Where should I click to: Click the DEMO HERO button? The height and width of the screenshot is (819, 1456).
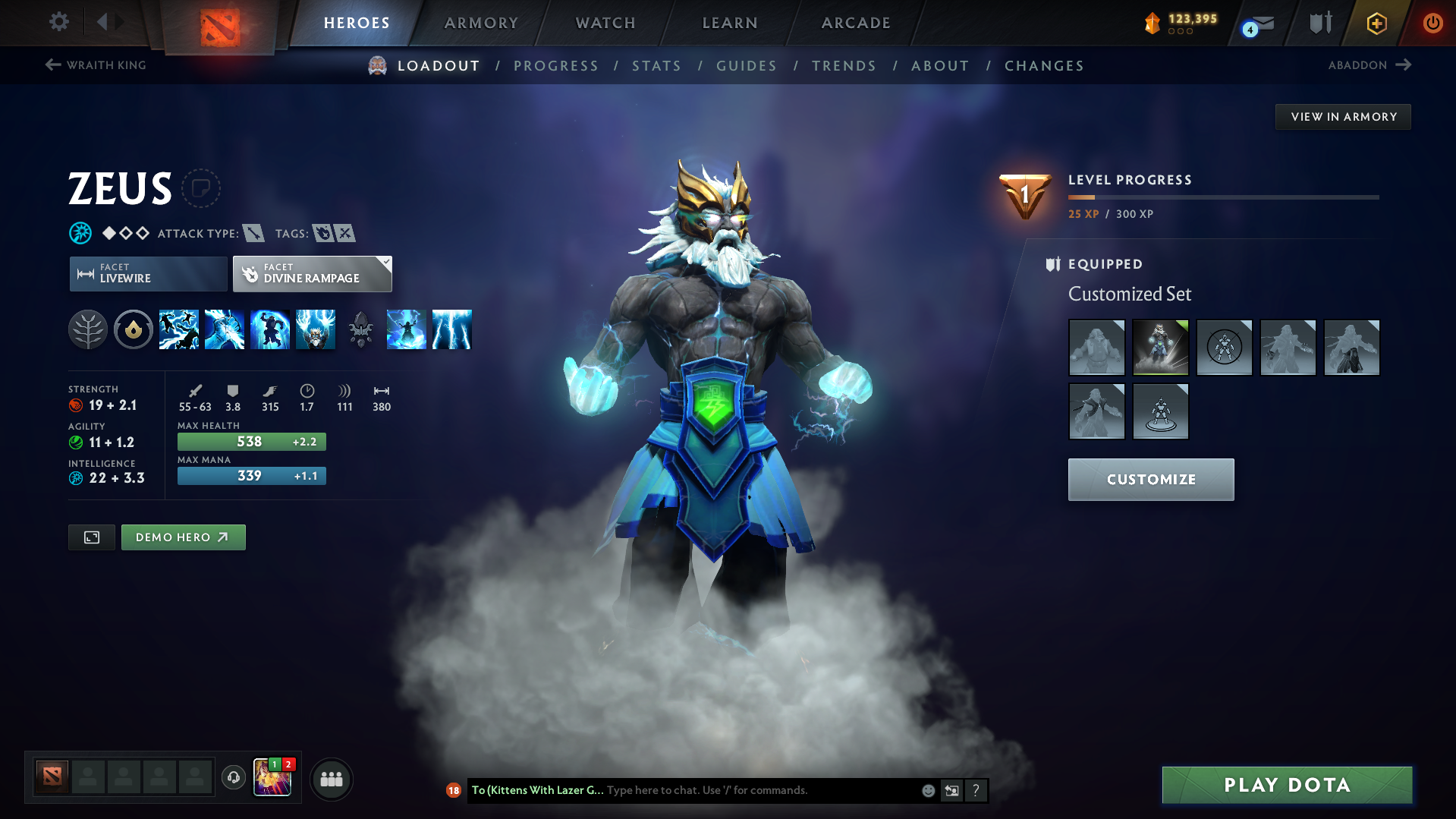point(183,537)
